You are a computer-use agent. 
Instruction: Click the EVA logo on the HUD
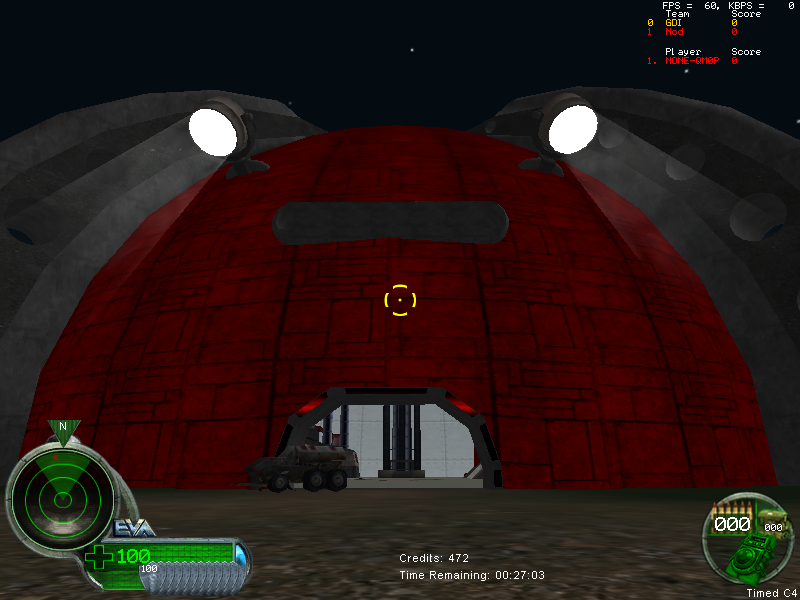tap(133, 528)
